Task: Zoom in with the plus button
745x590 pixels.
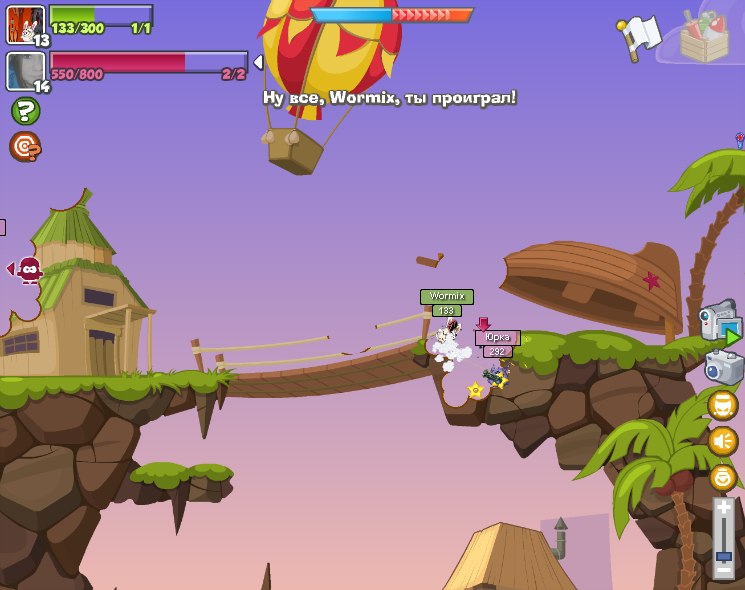Action: click(x=723, y=509)
